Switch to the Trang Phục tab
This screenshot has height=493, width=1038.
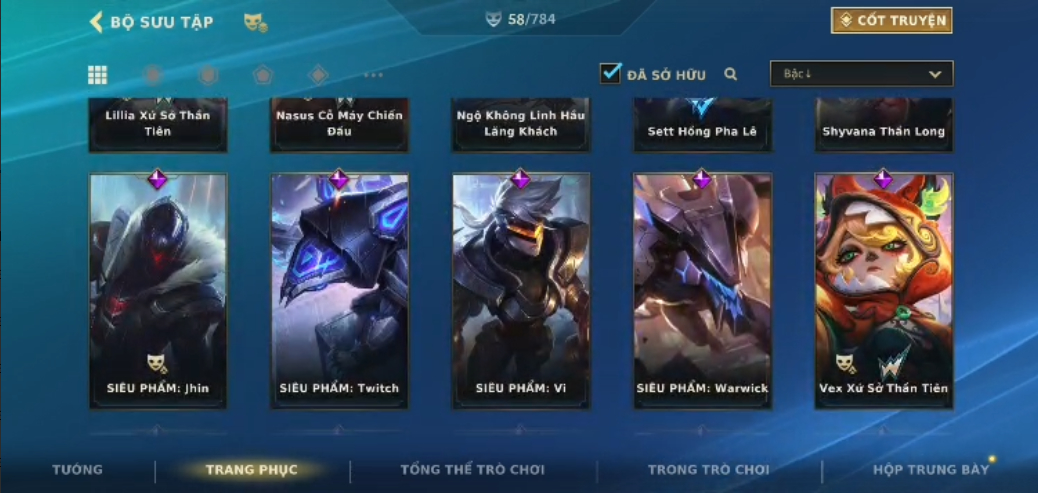pyautogui.click(x=251, y=470)
